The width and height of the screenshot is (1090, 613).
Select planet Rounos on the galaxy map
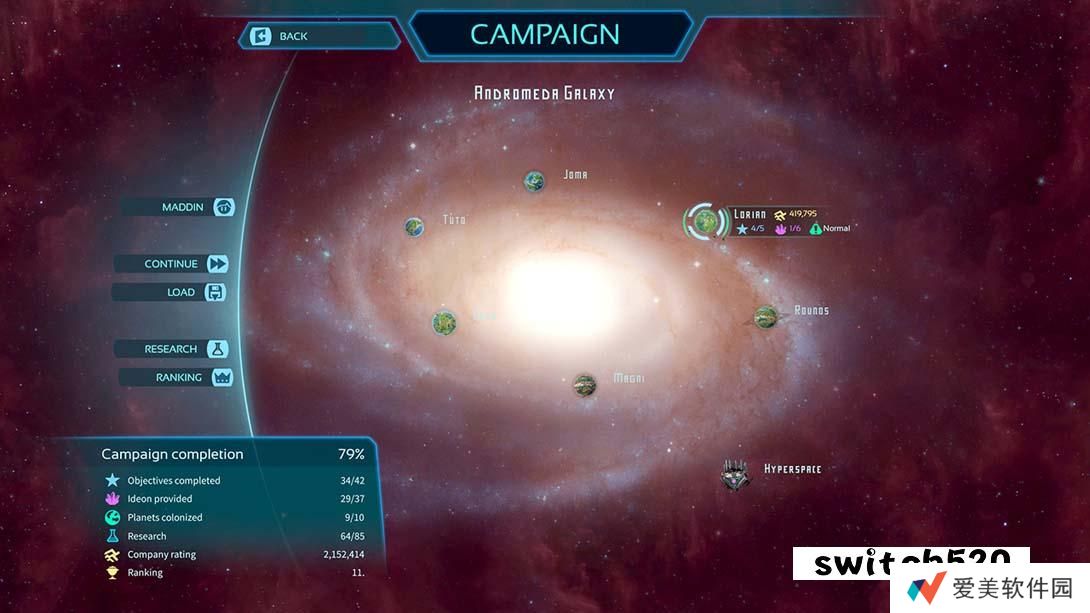pyautogui.click(x=766, y=316)
